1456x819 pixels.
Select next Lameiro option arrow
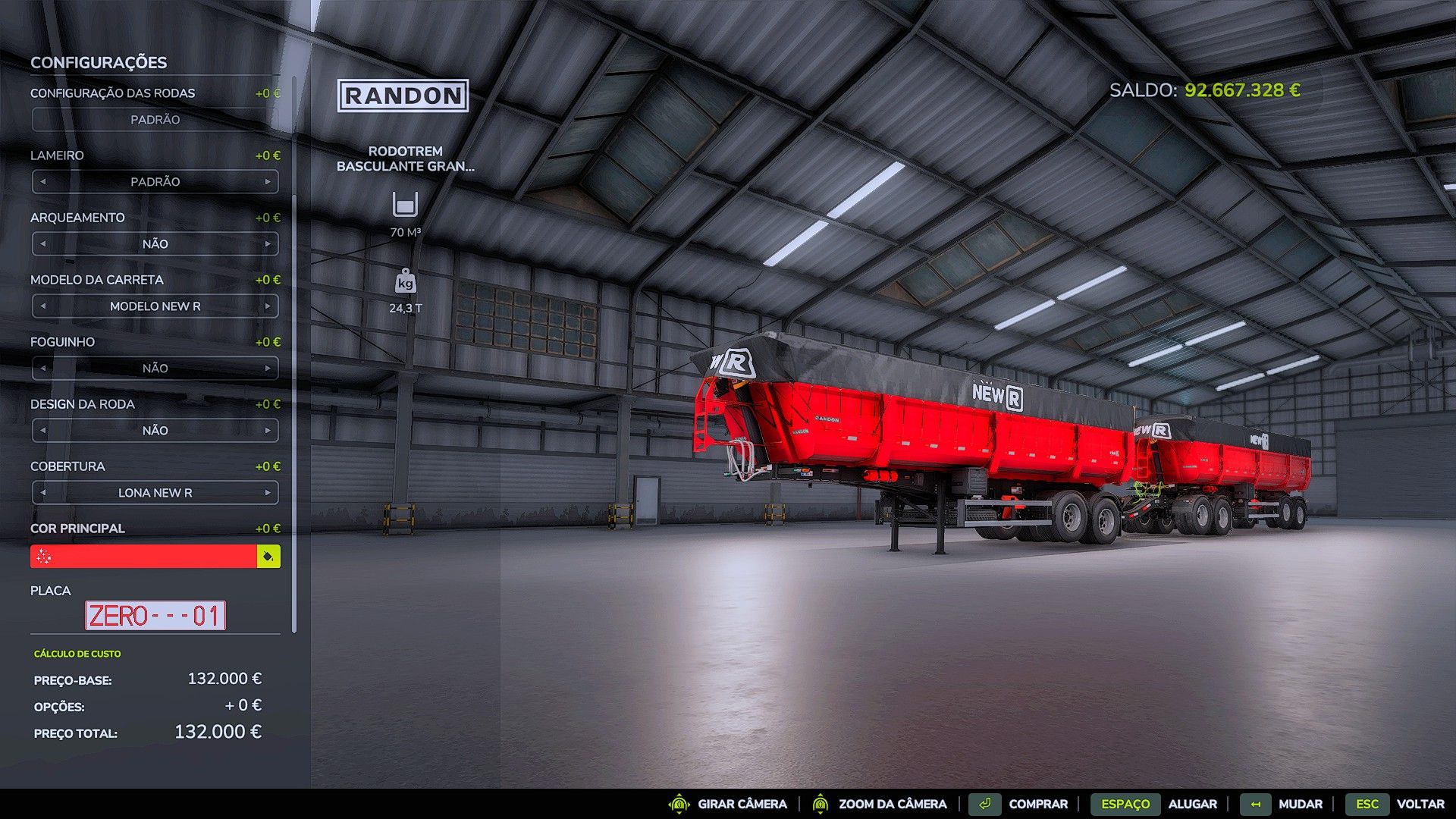[x=268, y=182]
